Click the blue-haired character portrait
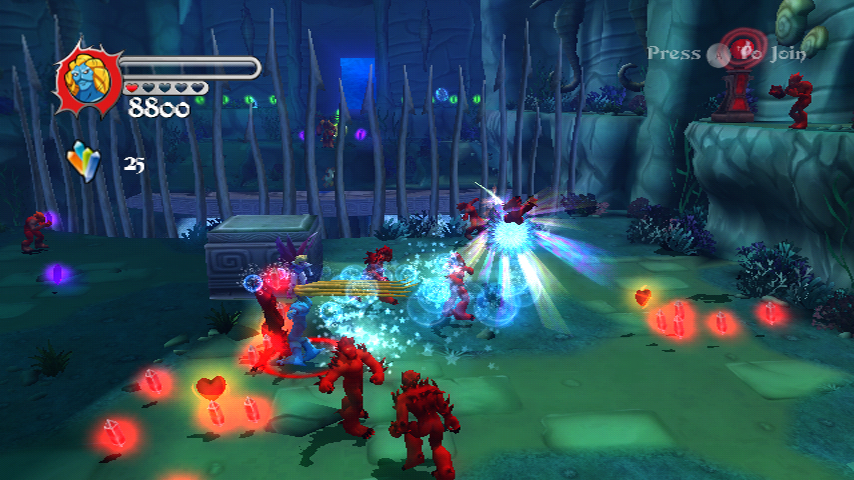 [x=89, y=78]
